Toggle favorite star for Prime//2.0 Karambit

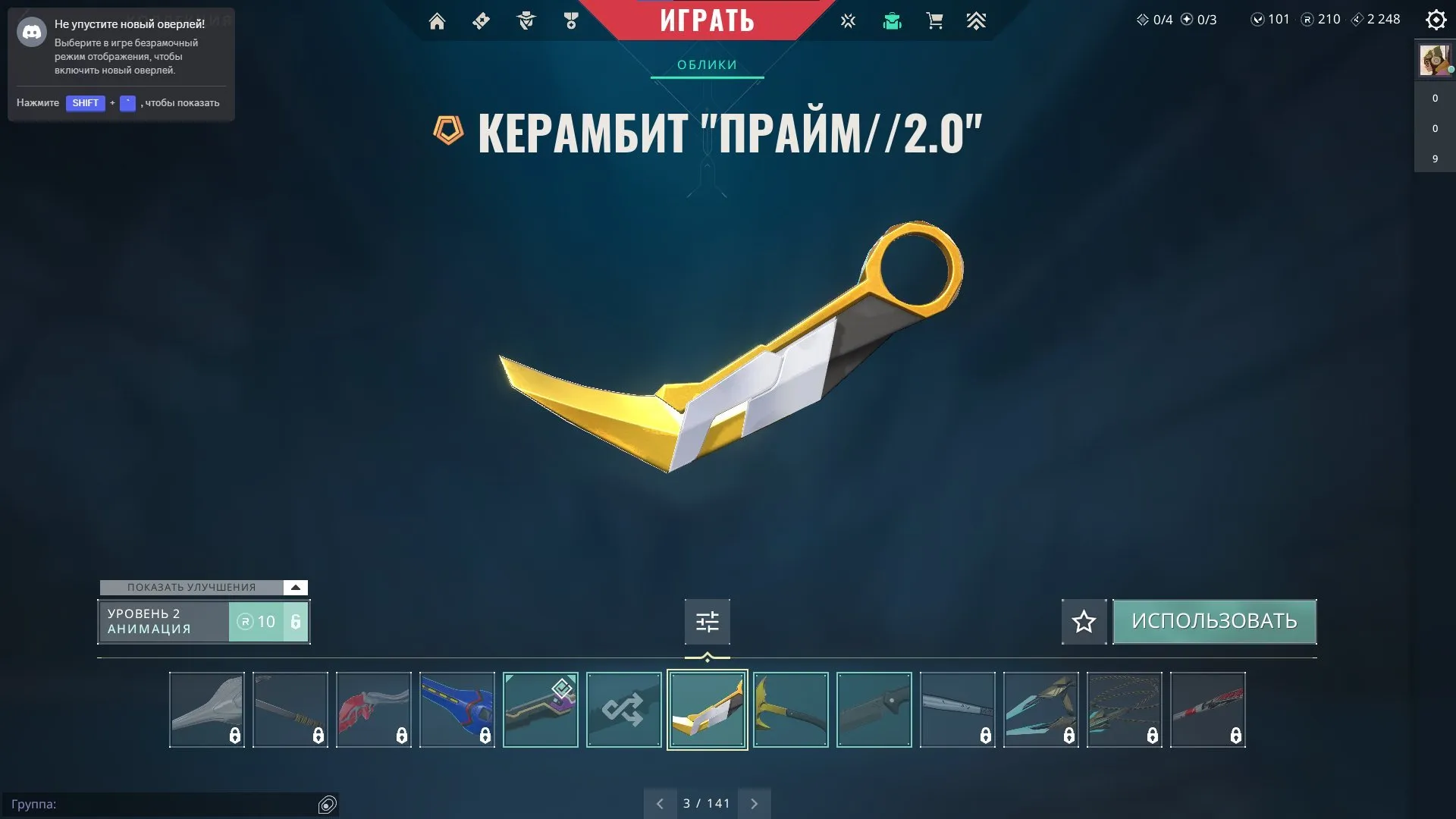[1083, 621]
